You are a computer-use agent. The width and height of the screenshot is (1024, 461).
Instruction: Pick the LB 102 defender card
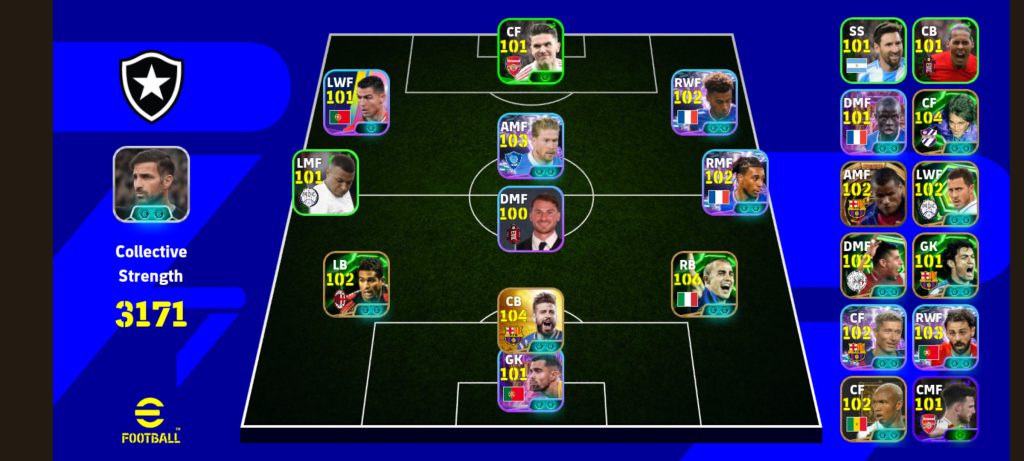click(356, 284)
